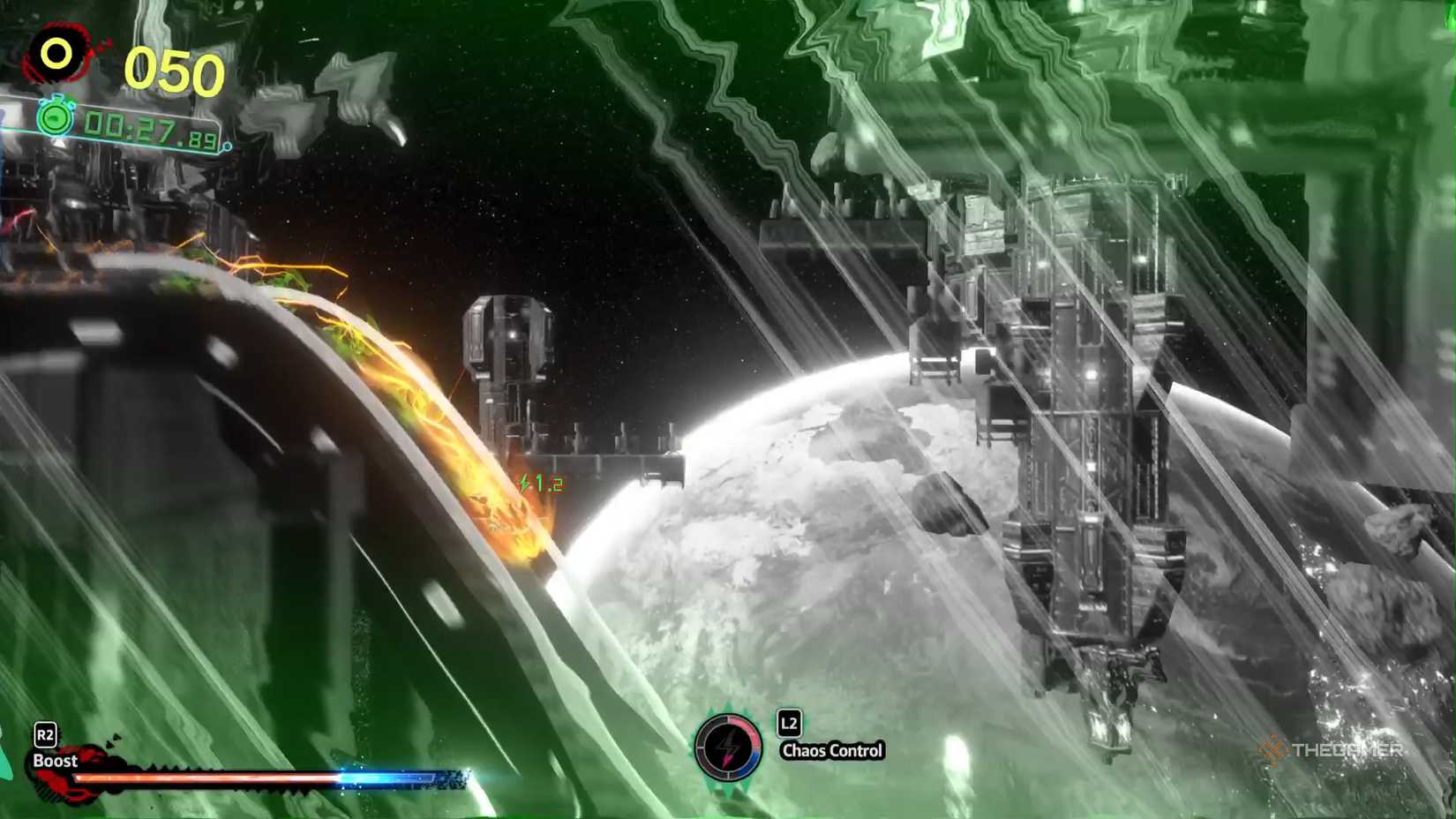The height and width of the screenshot is (819, 1456).
Task: Select the yellow ring inside the counter badge
Action: point(55,53)
